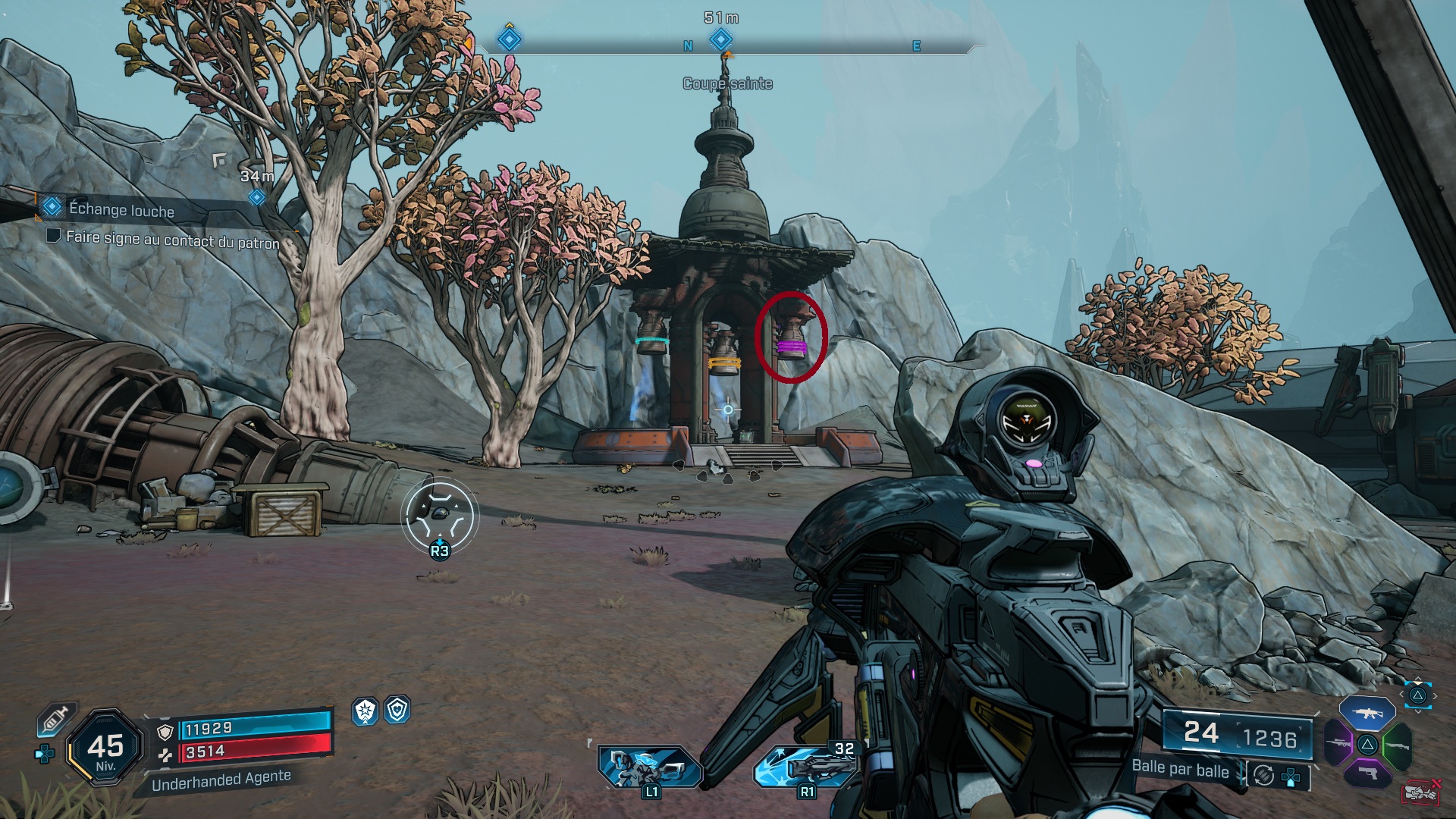Image resolution: width=1456 pixels, height=819 pixels.
Task: Click the red crossed-out vehicle icon
Action: coord(1420,792)
